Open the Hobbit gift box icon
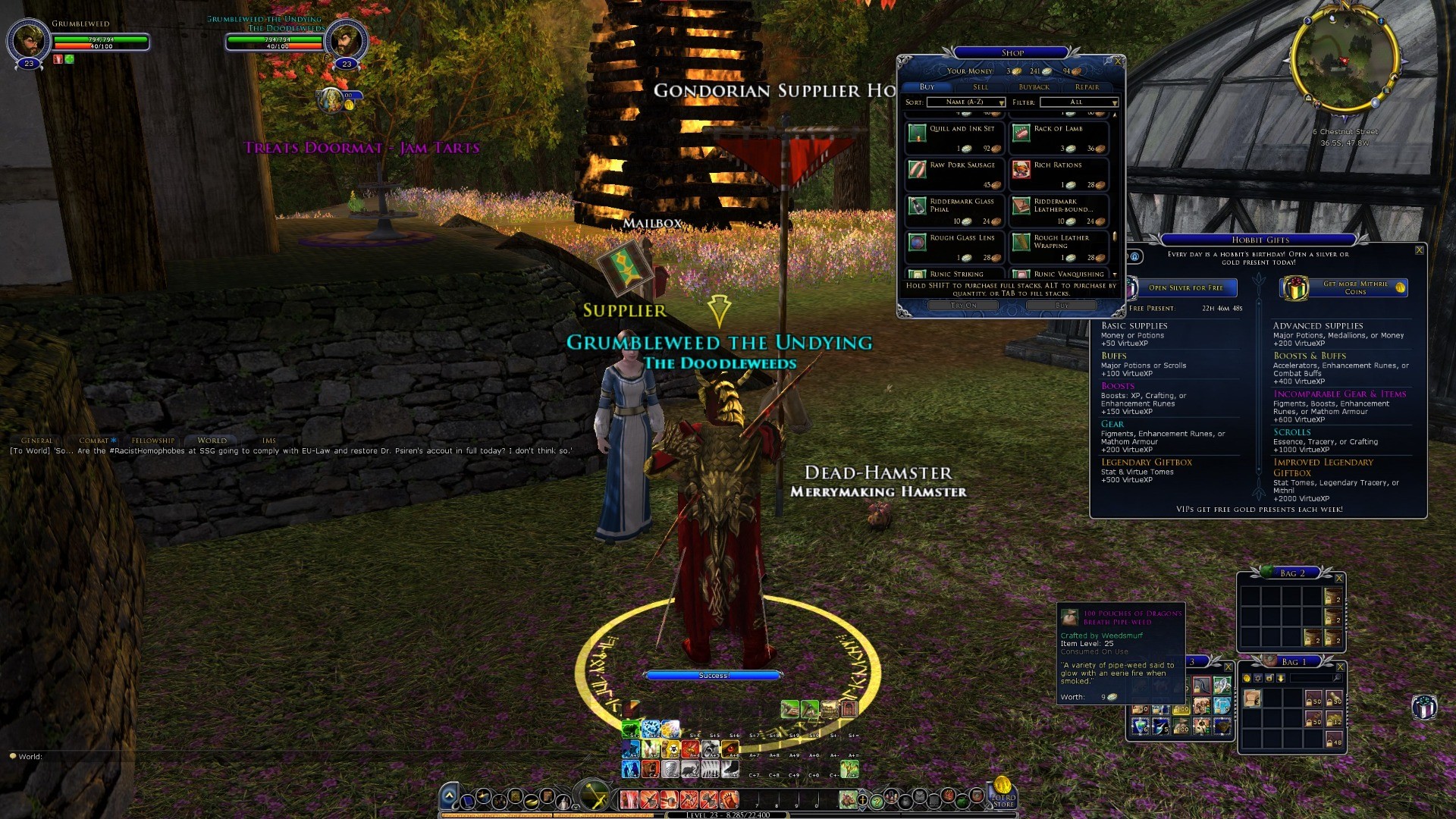 pos(1423,707)
